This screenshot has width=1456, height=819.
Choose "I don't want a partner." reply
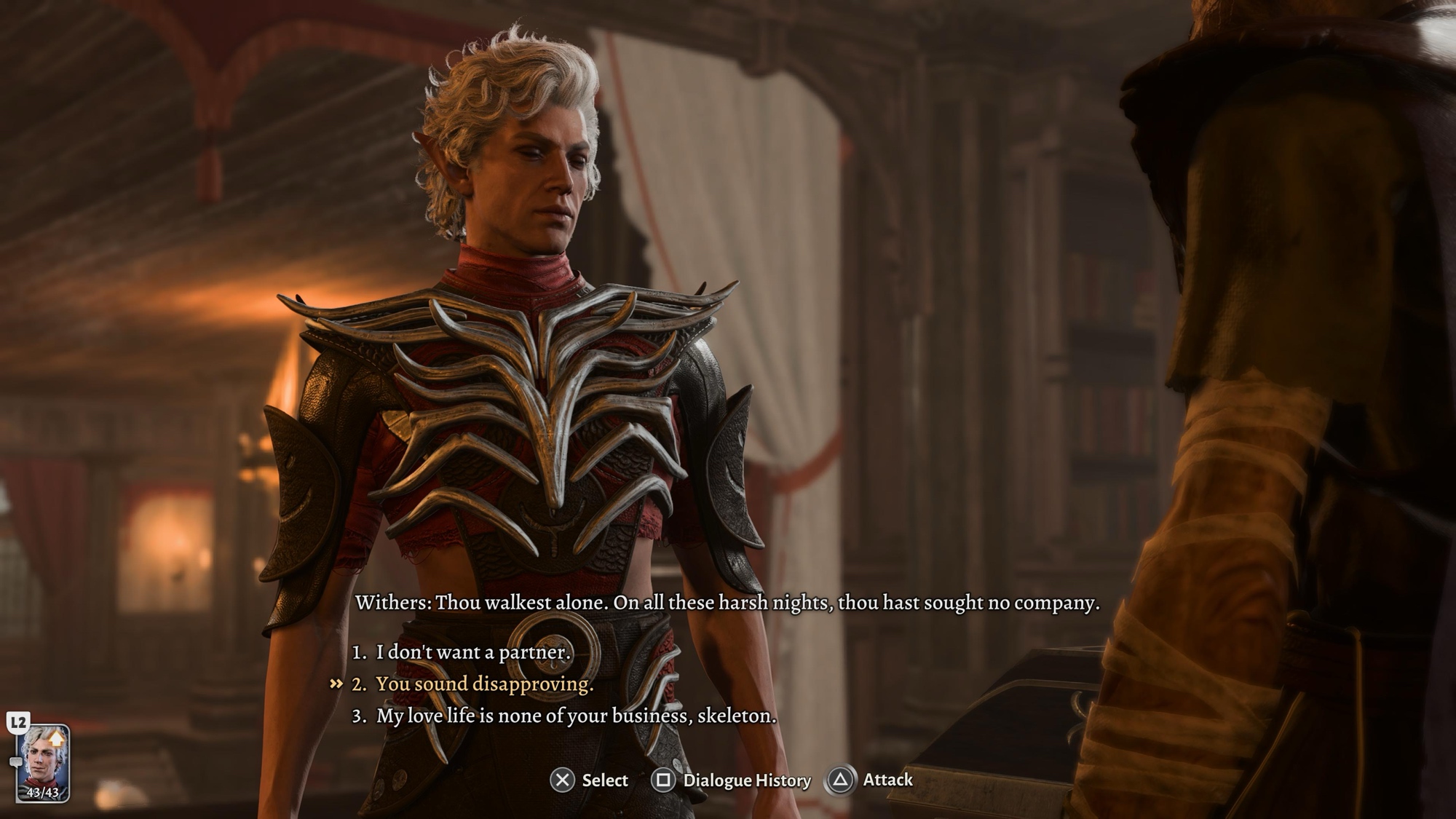click(472, 652)
